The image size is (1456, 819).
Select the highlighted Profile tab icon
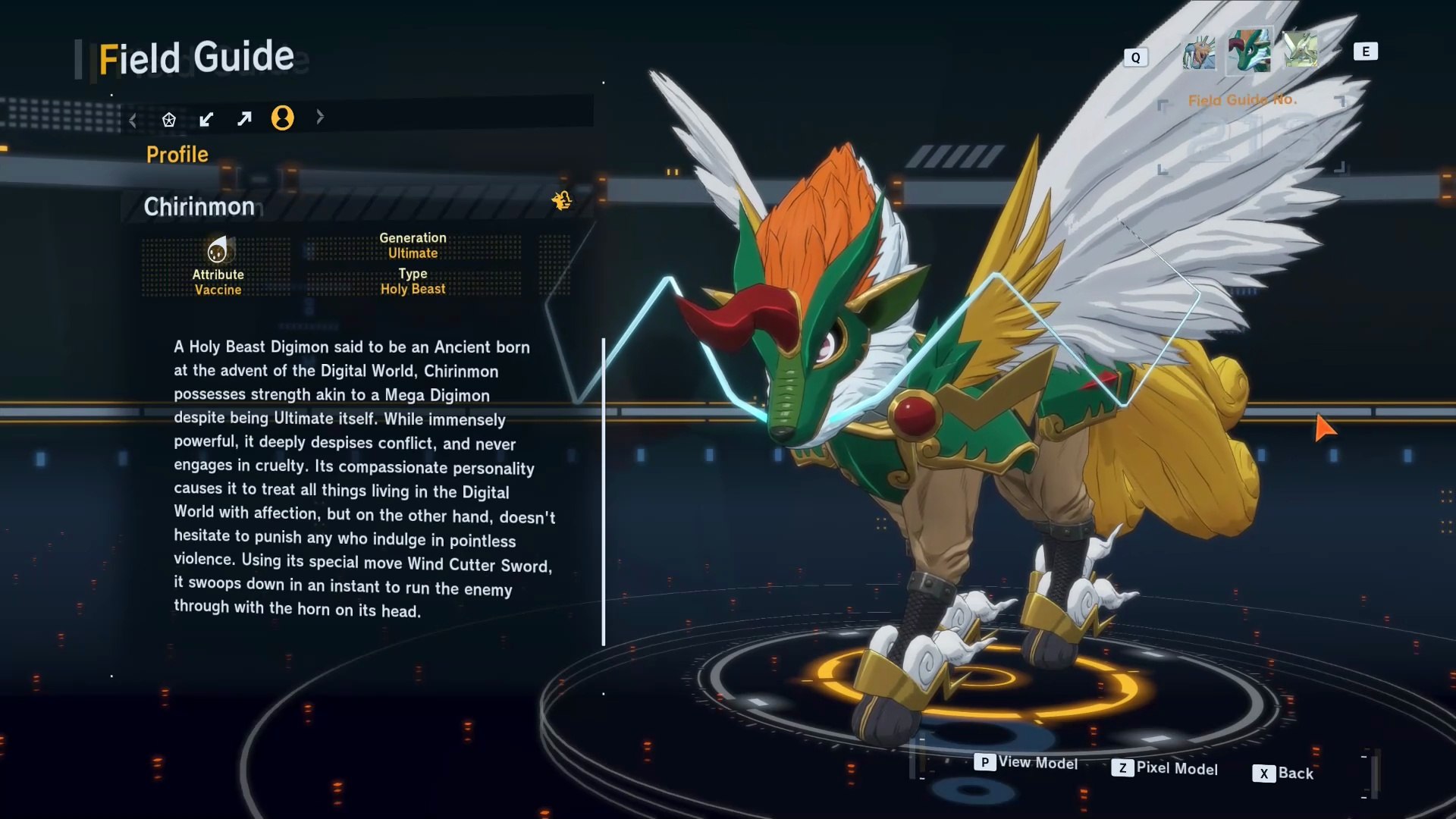[282, 118]
